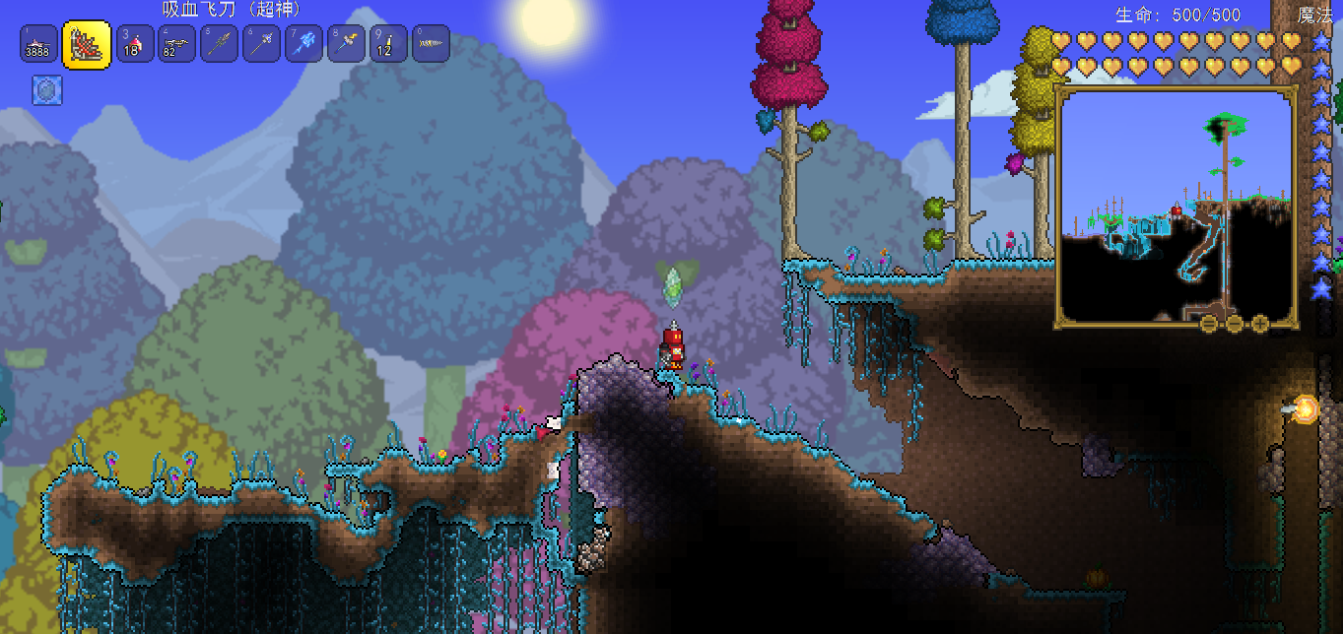The image size is (1343, 634).
Task: Choose the yellow flask stack of 12
Action: [x=388, y=44]
